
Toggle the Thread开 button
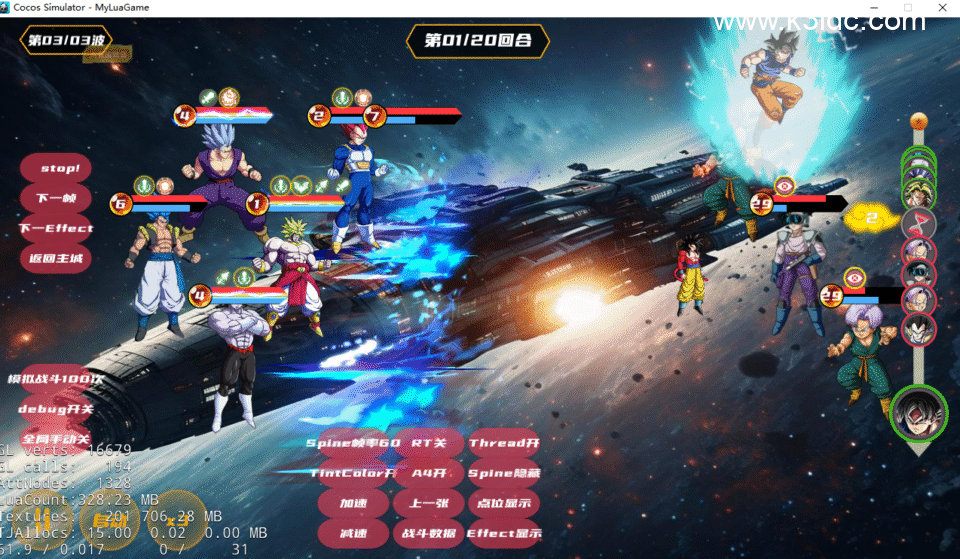504,443
